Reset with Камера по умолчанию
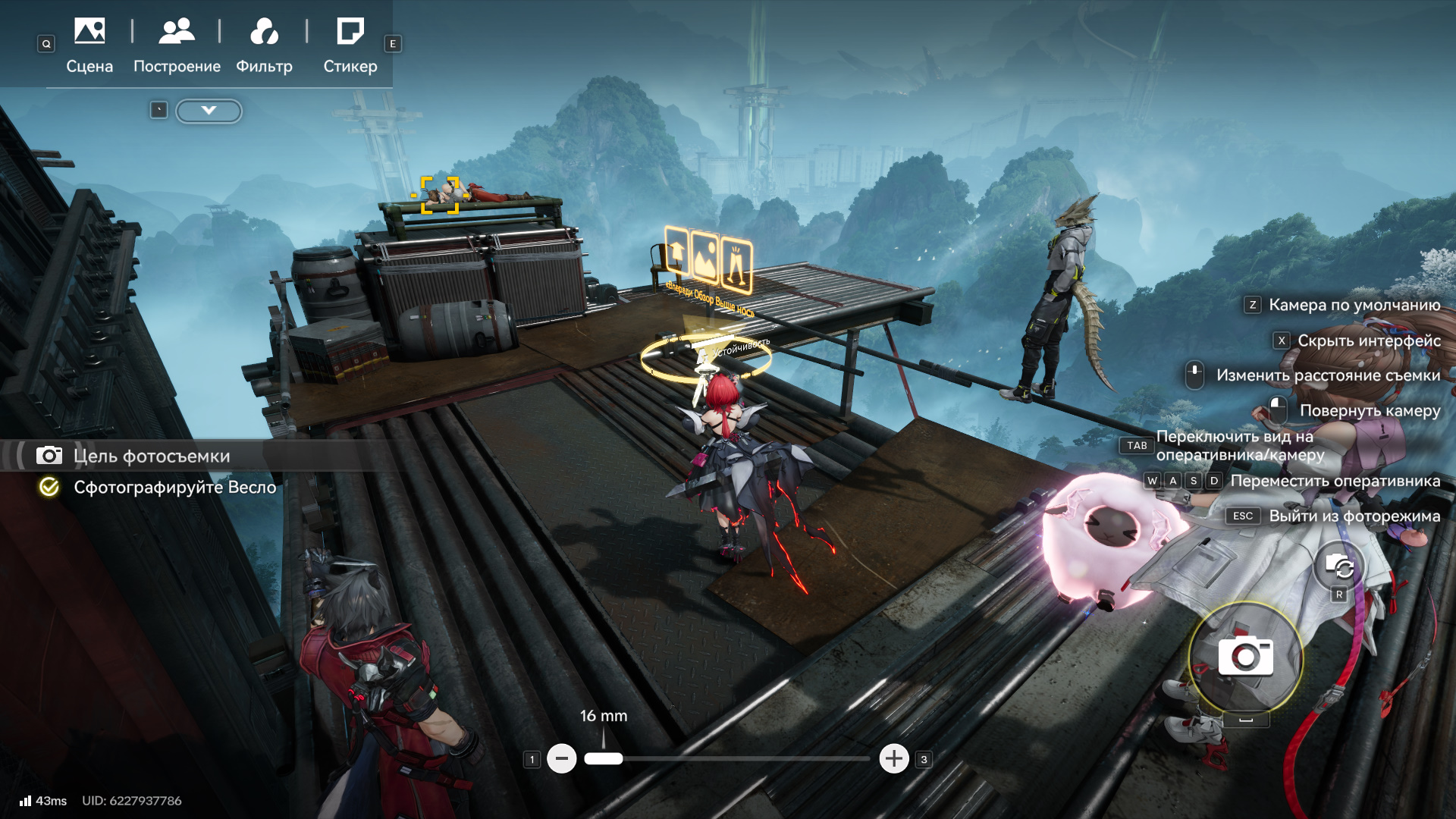 1354,305
